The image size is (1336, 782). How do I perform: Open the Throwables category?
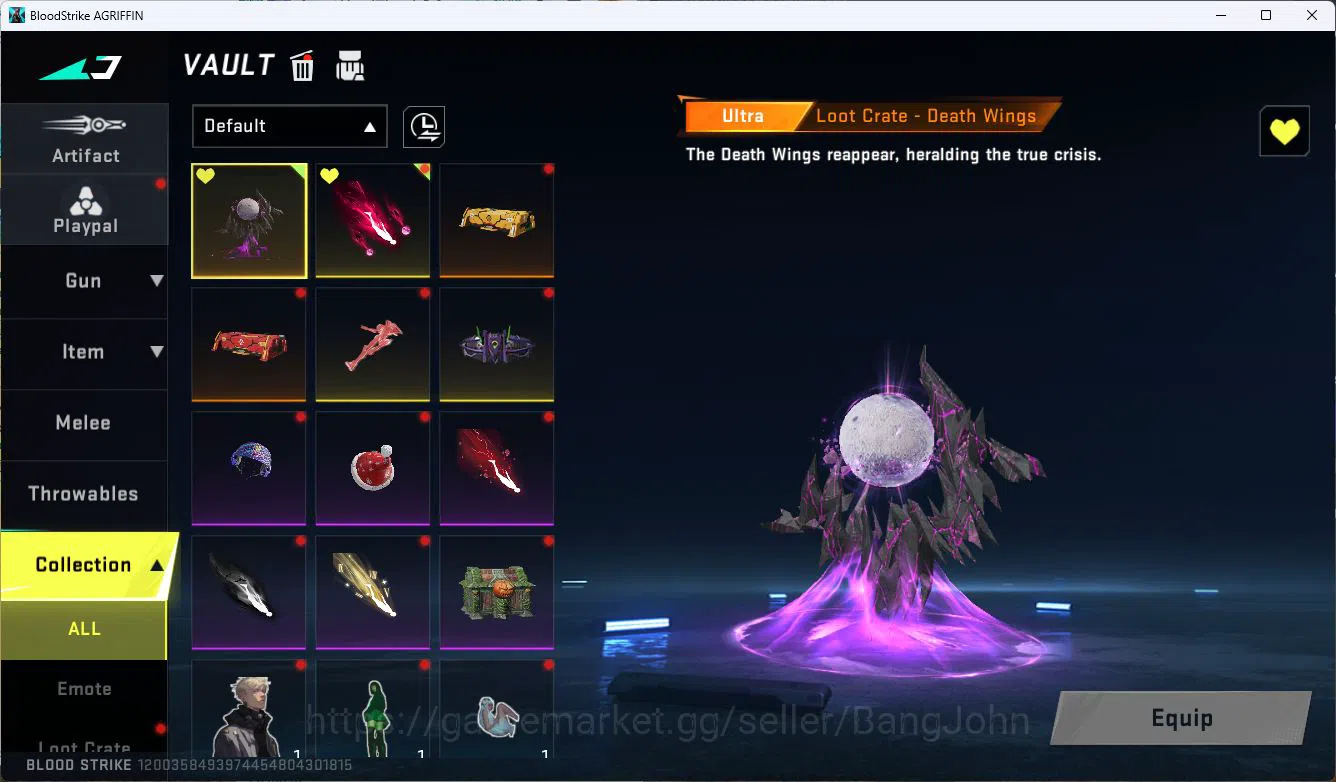pos(85,493)
